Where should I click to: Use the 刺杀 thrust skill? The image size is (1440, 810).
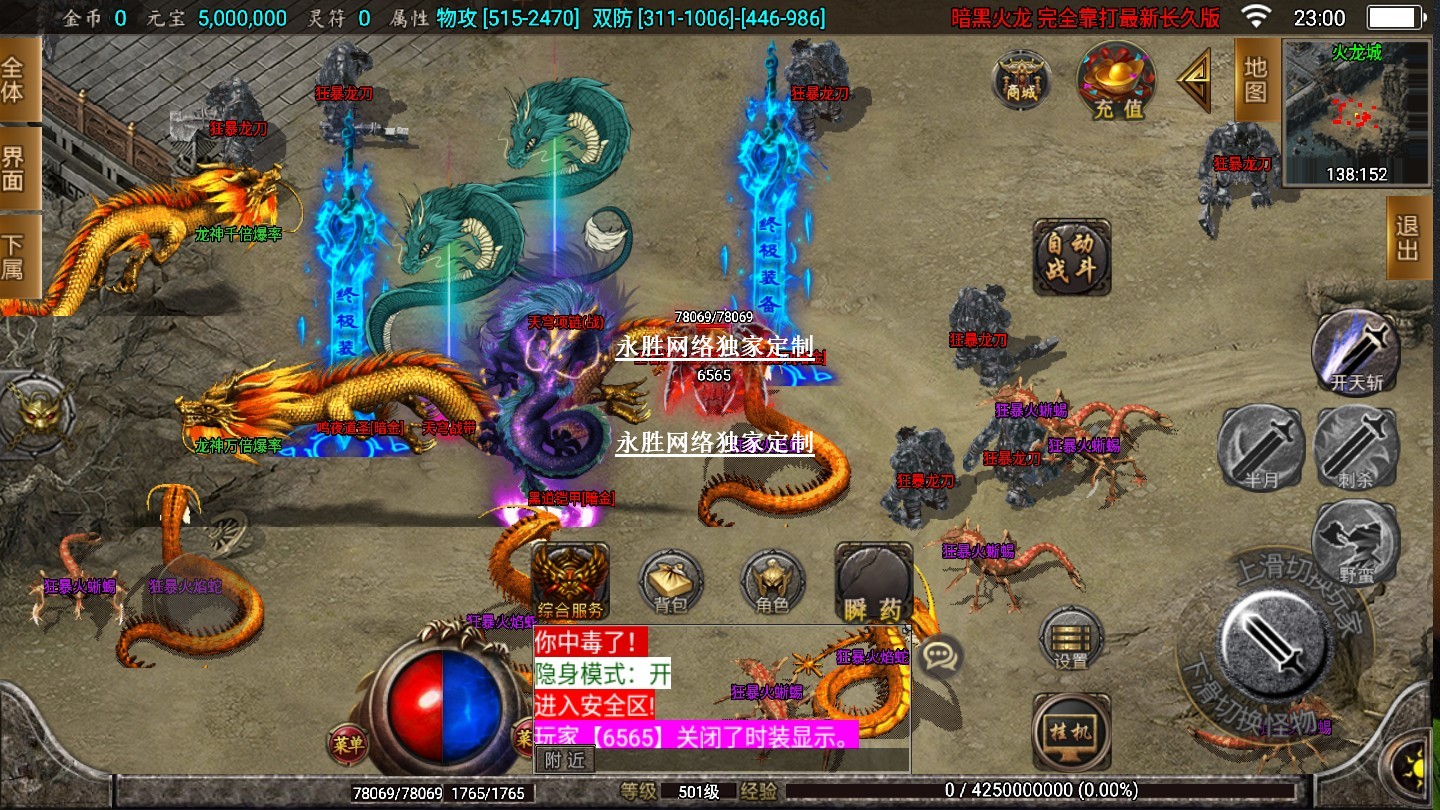pyautogui.click(x=1355, y=447)
